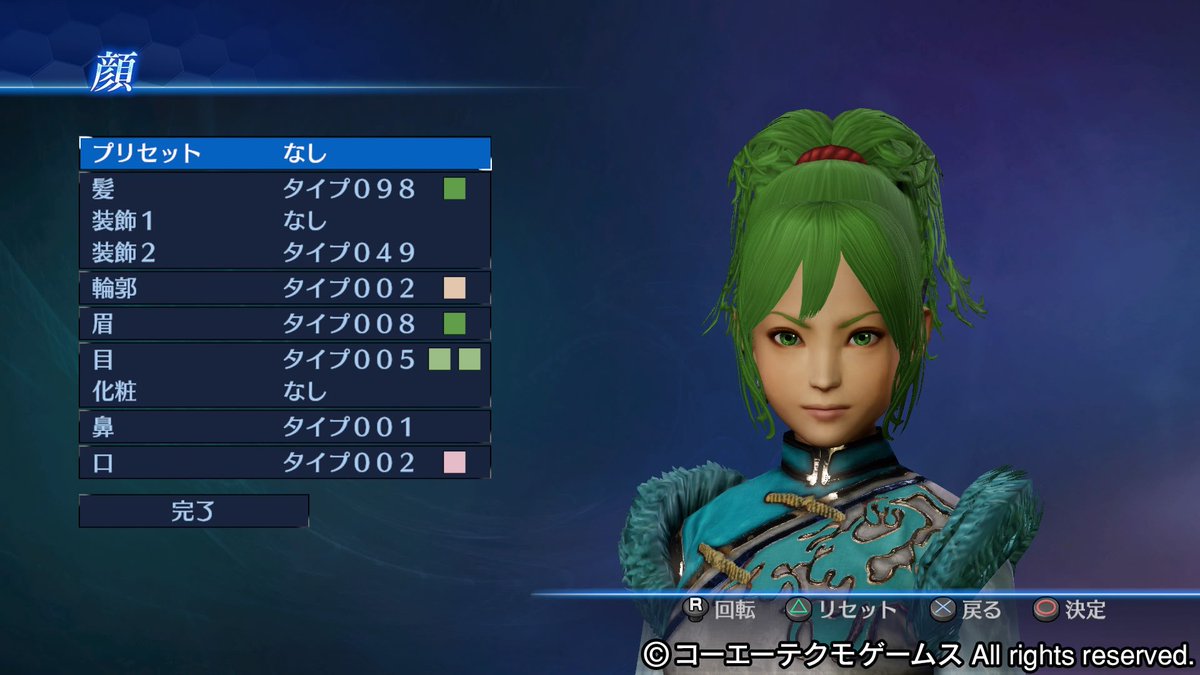The height and width of the screenshot is (675, 1200).
Task: Select the pink lip color swatch
Action: pos(455,462)
